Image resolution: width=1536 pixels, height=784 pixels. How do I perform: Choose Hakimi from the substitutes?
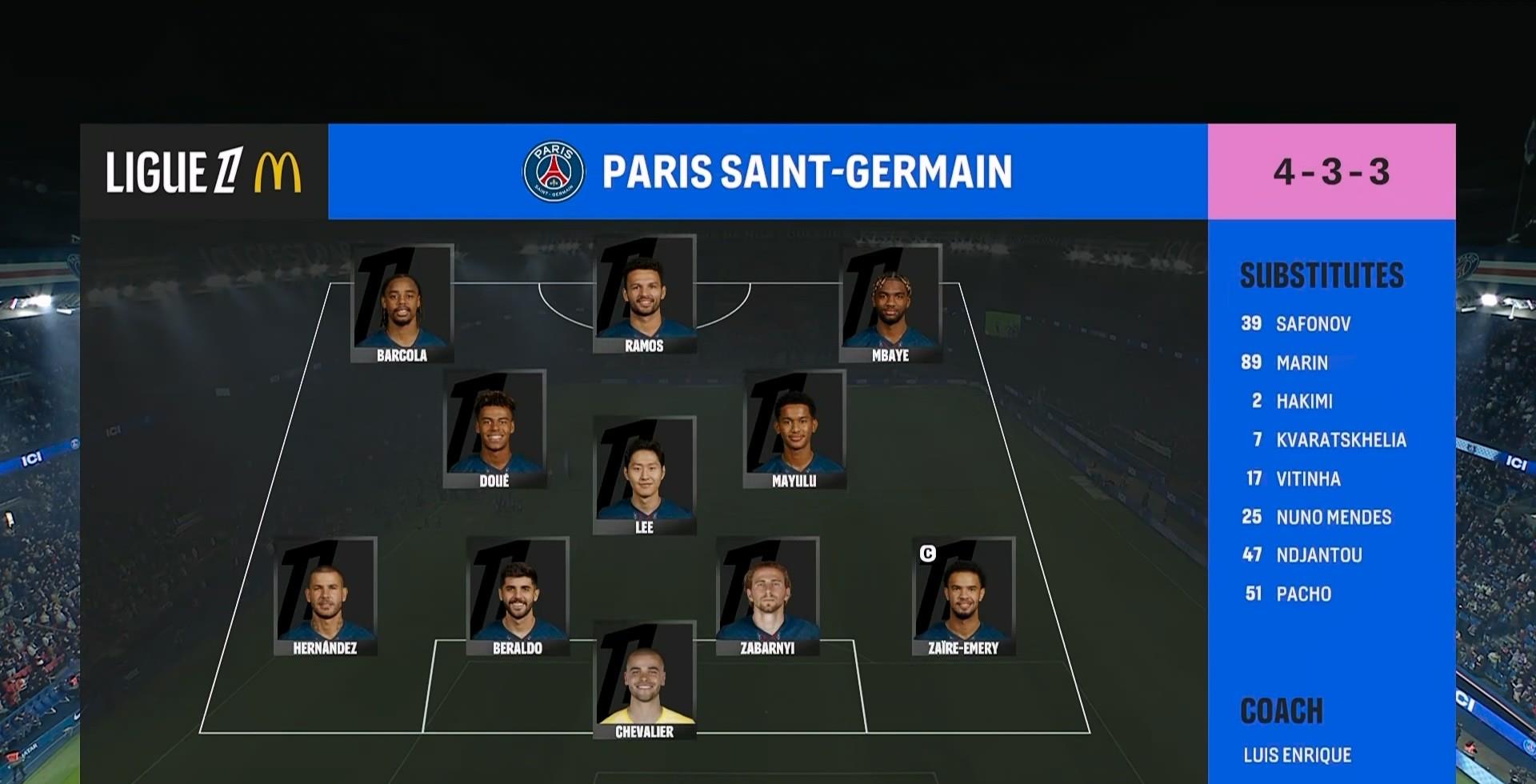(1304, 401)
